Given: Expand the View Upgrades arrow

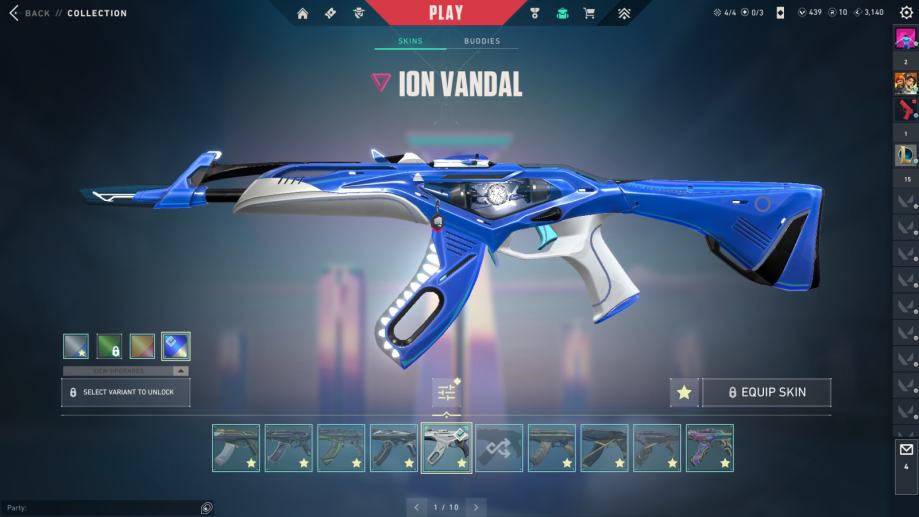Looking at the screenshot, I should tap(181, 371).
